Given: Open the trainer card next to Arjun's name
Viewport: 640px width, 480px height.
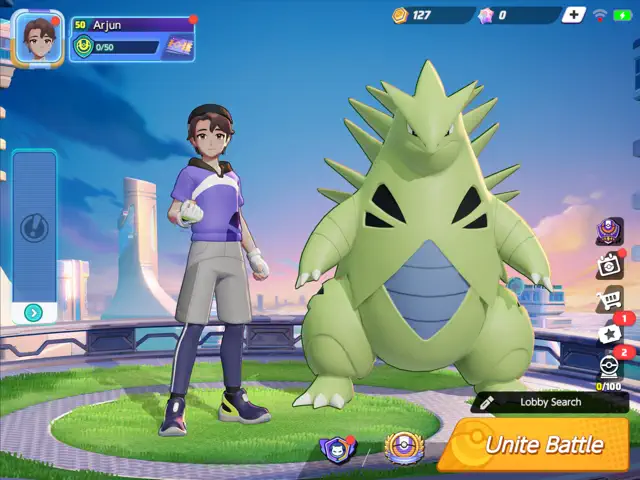Looking at the screenshot, I should click(x=178, y=45).
